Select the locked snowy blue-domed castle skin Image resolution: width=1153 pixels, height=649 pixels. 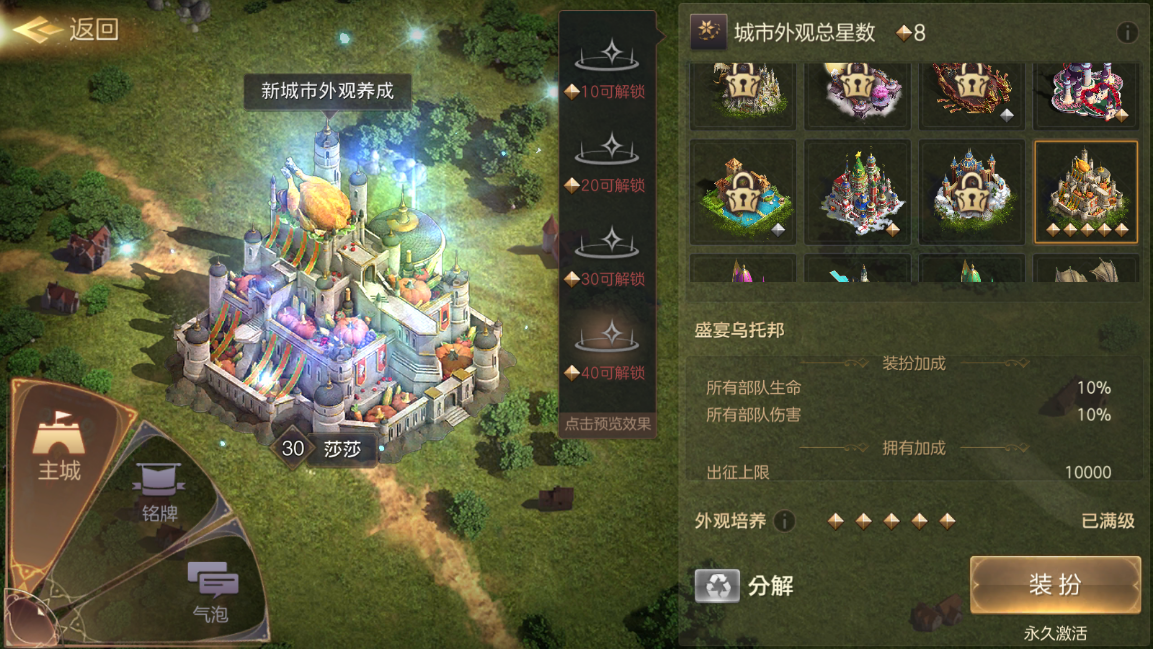pyautogui.click(x=971, y=191)
